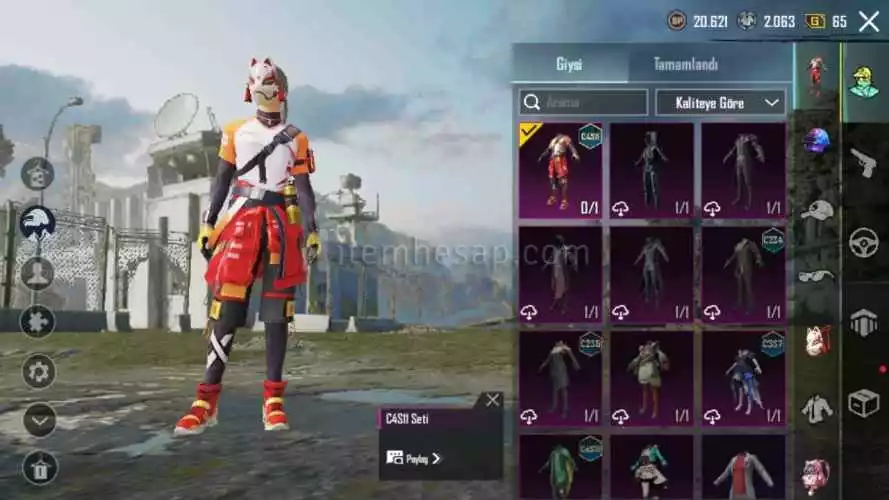
Task: Select the equipped CAS11 red outfit tile
Action: coord(560,170)
